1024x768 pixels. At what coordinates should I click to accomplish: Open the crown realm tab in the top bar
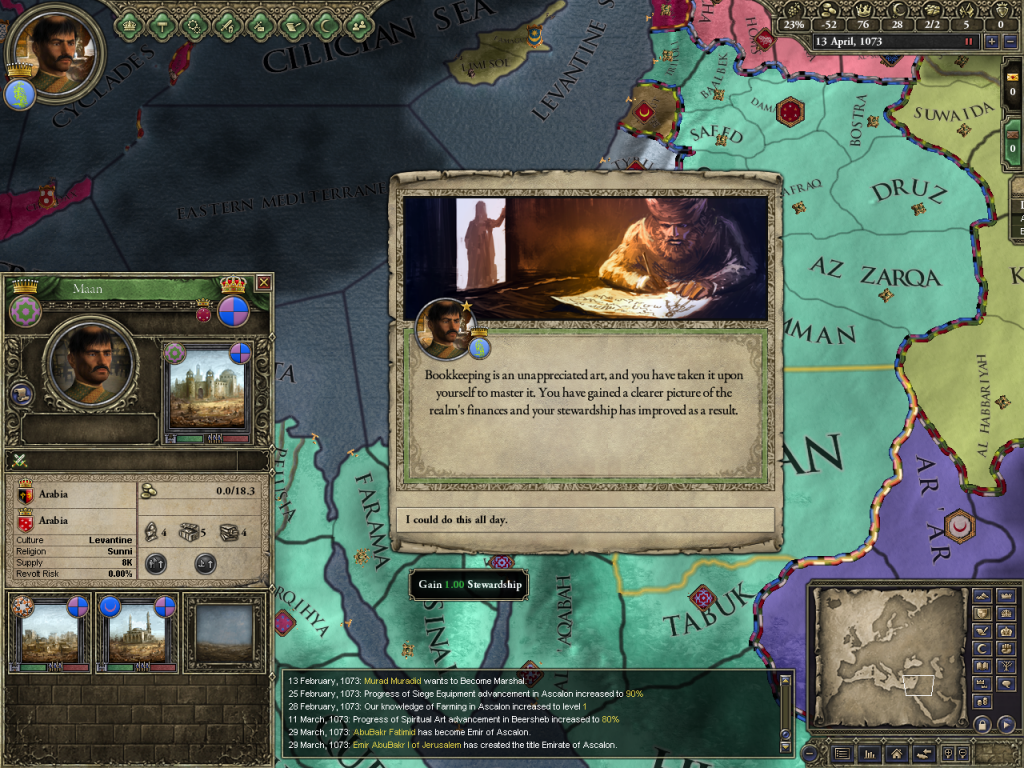(128, 24)
